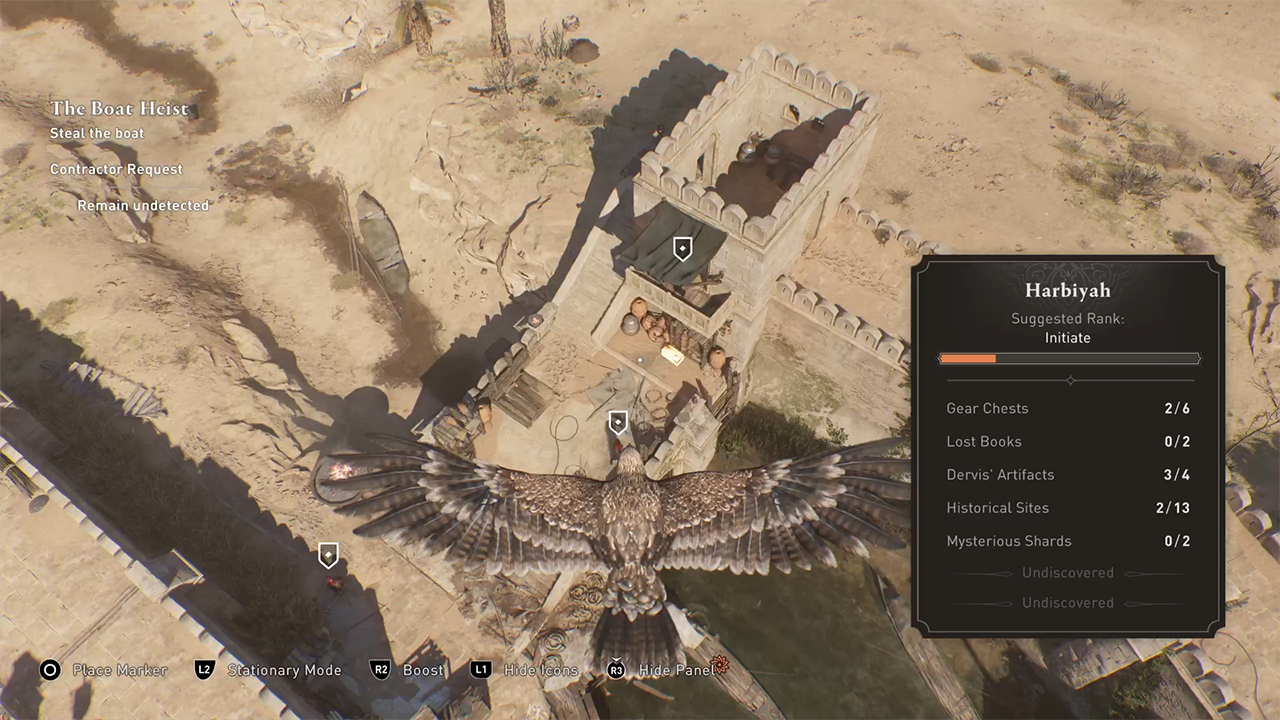This screenshot has height=720, width=1280.
Task: Click the Remain undetected objective line
Action: [143, 205]
